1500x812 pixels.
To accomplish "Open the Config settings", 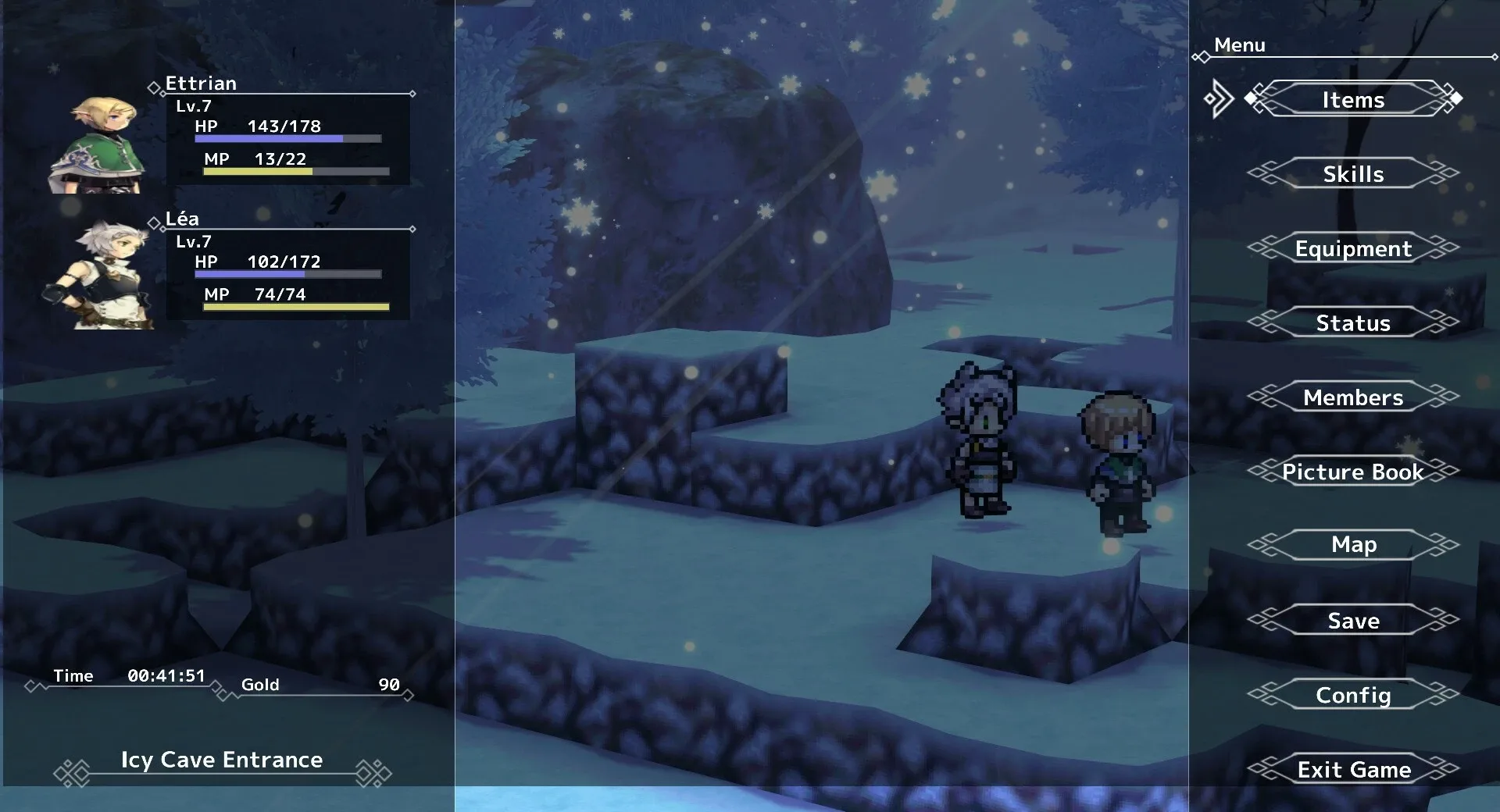I will (1354, 695).
